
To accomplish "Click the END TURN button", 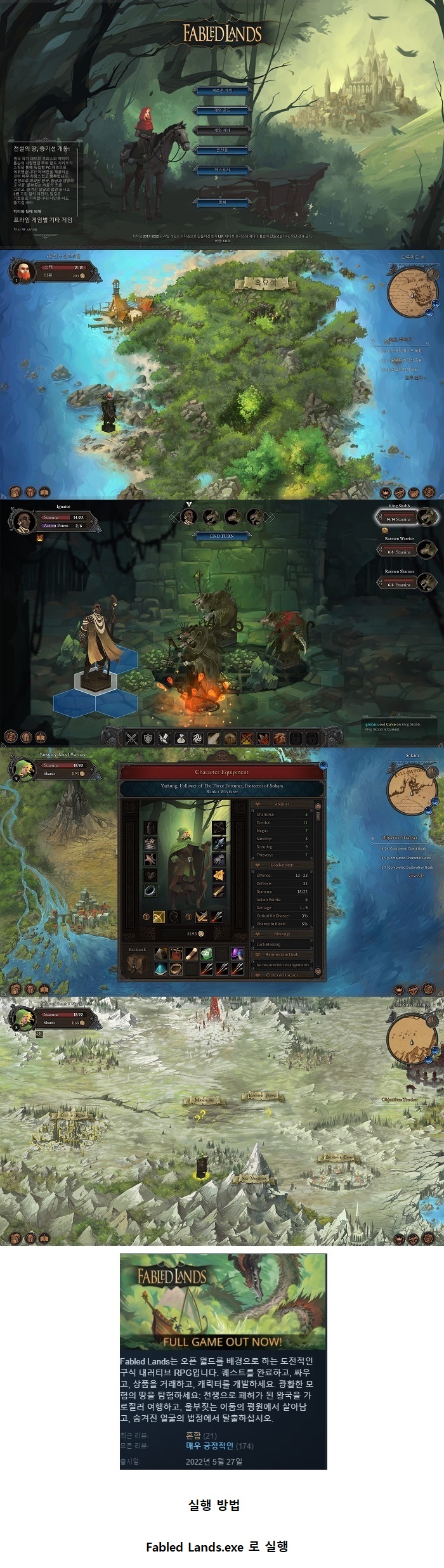I will click(222, 536).
